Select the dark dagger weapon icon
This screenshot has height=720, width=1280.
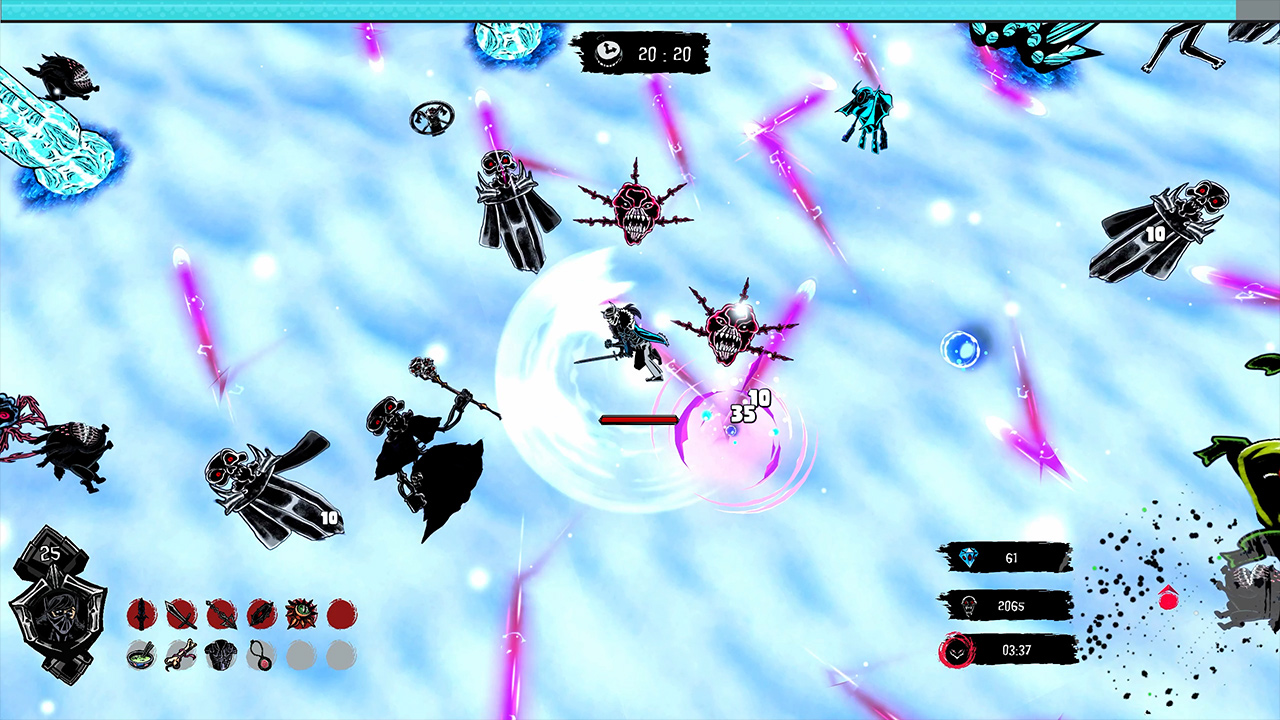coord(141,613)
